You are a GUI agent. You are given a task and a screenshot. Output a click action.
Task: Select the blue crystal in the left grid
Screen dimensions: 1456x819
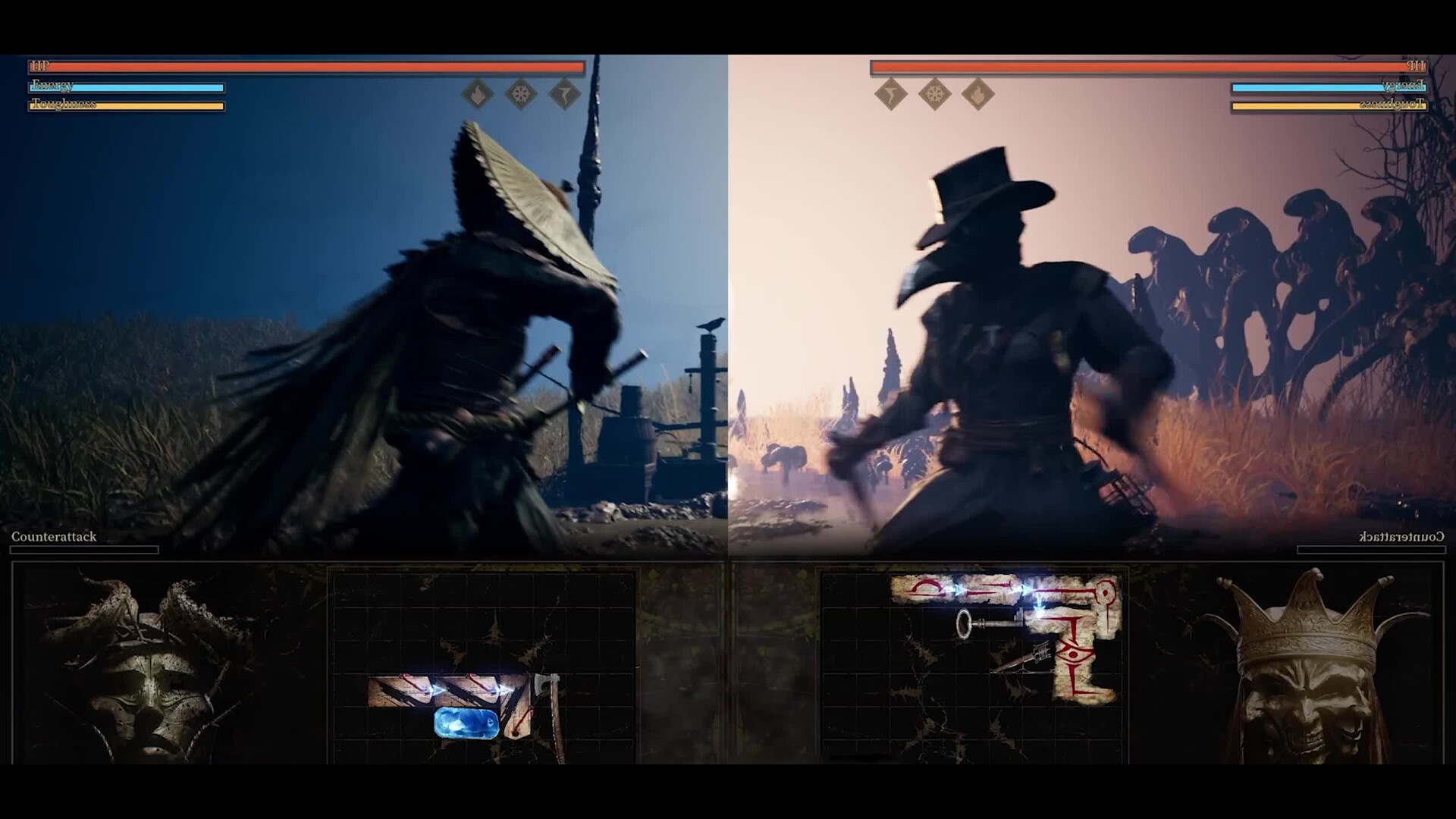466,723
